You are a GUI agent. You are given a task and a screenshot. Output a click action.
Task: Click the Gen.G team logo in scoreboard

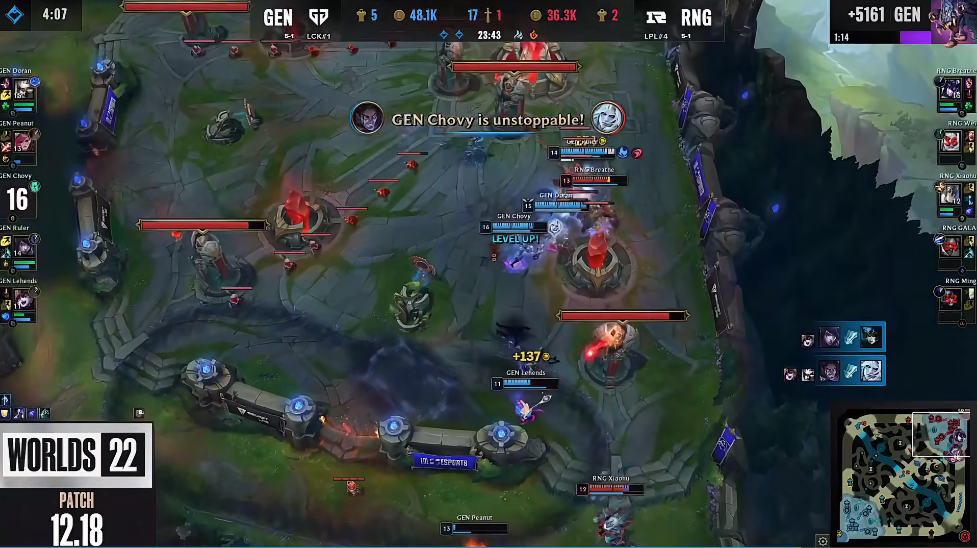[319, 18]
